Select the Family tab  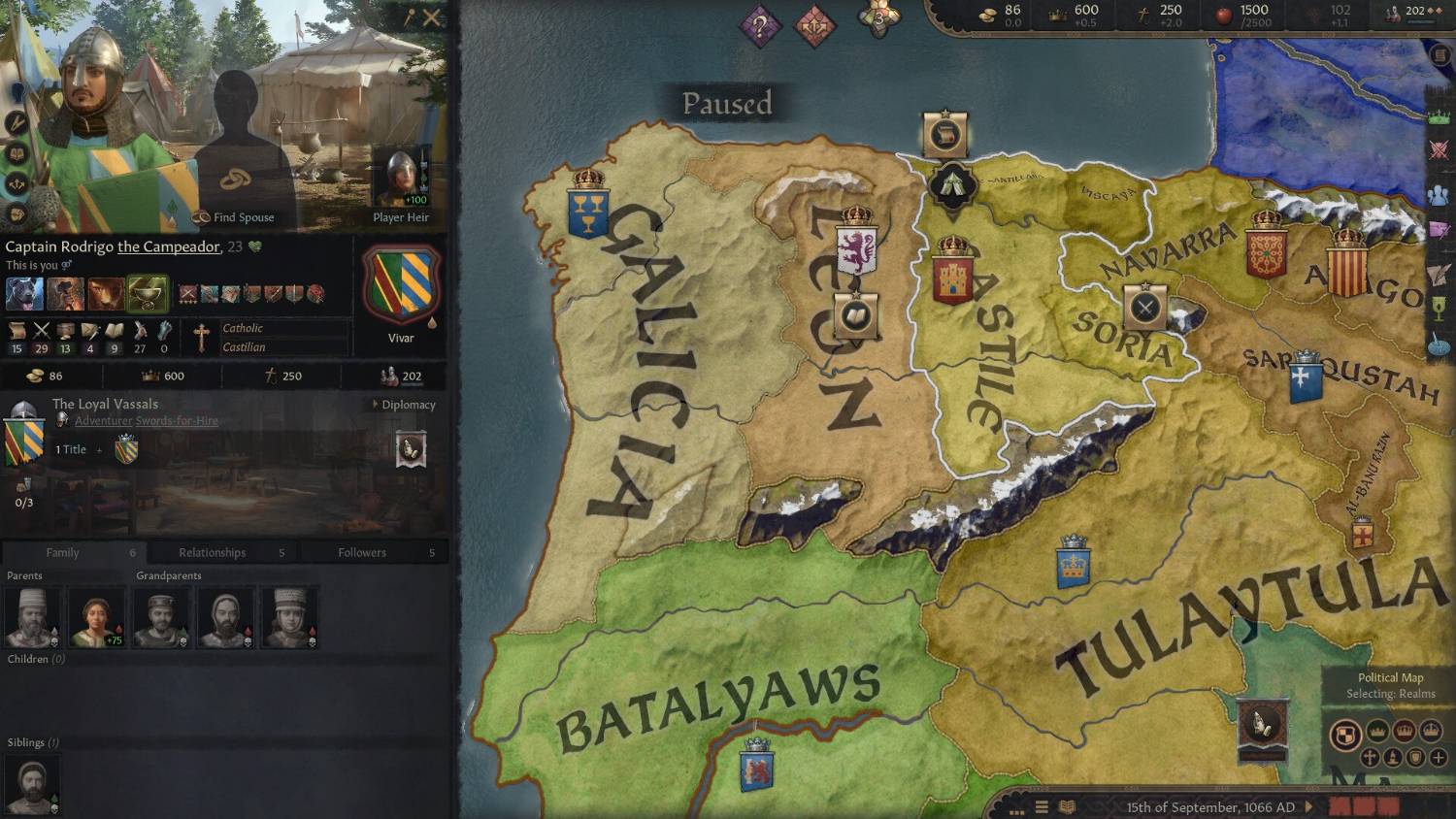[62, 552]
